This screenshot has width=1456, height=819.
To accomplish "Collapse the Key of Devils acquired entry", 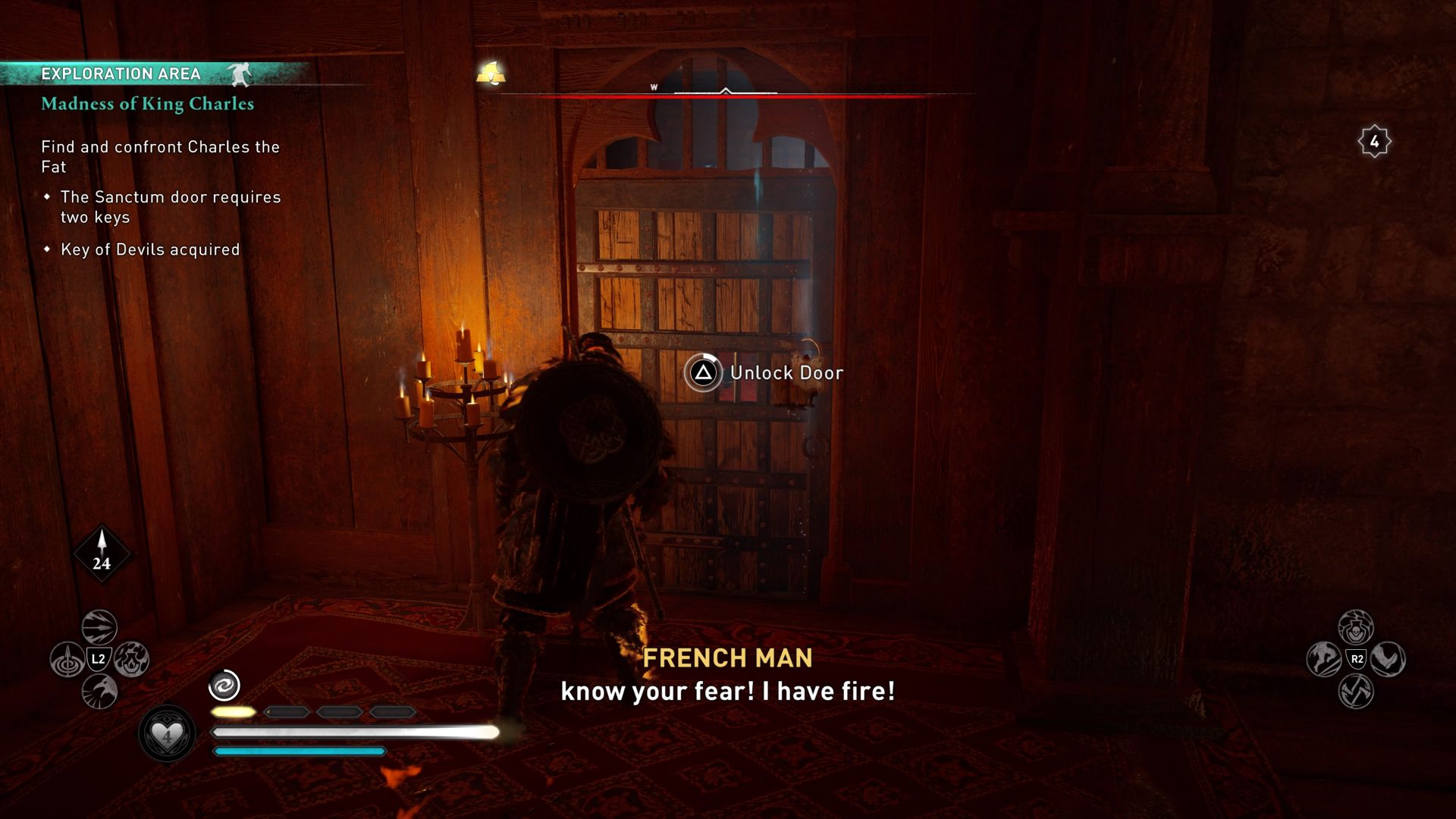I will (x=150, y=249).
